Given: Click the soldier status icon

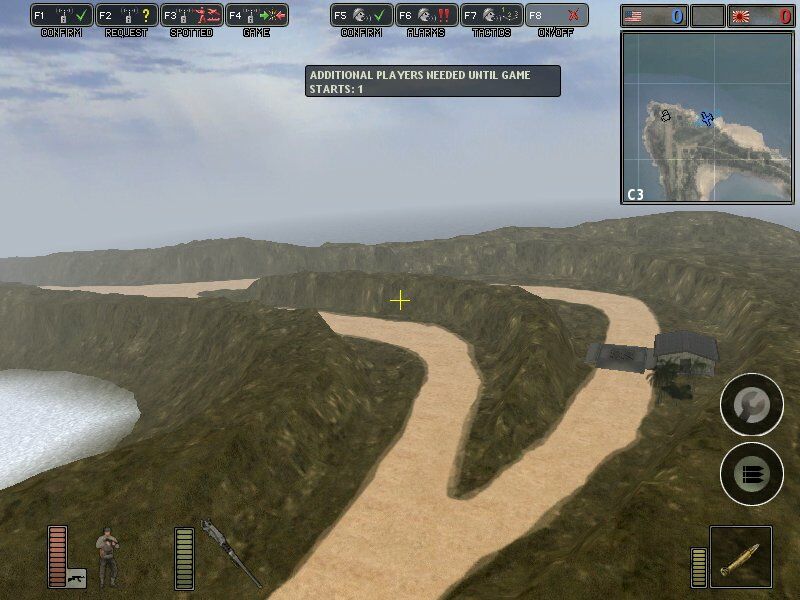Looking at the screenshot, I should pyautogui.click(x=107, y=556).
